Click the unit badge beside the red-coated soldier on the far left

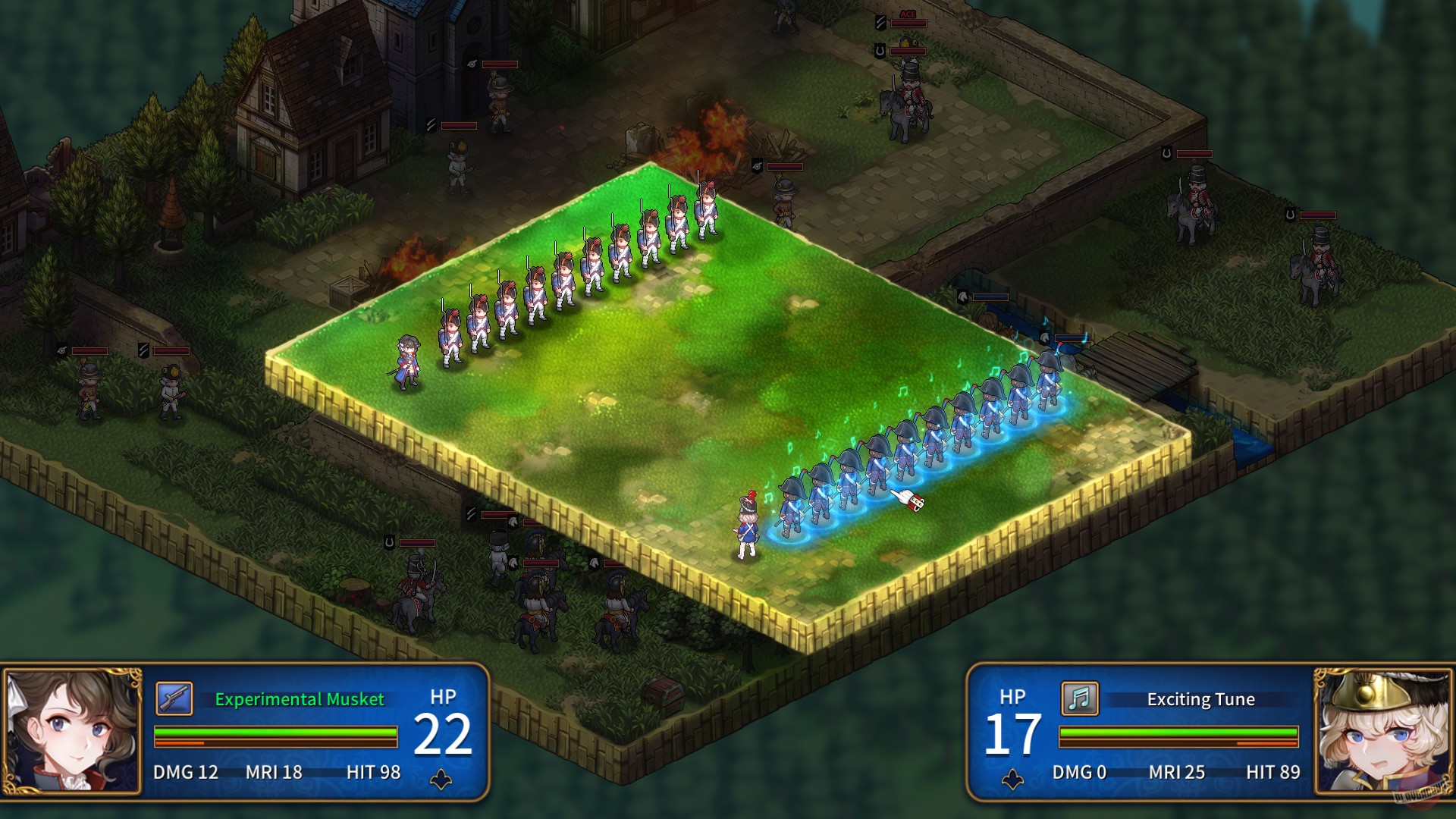61,350
